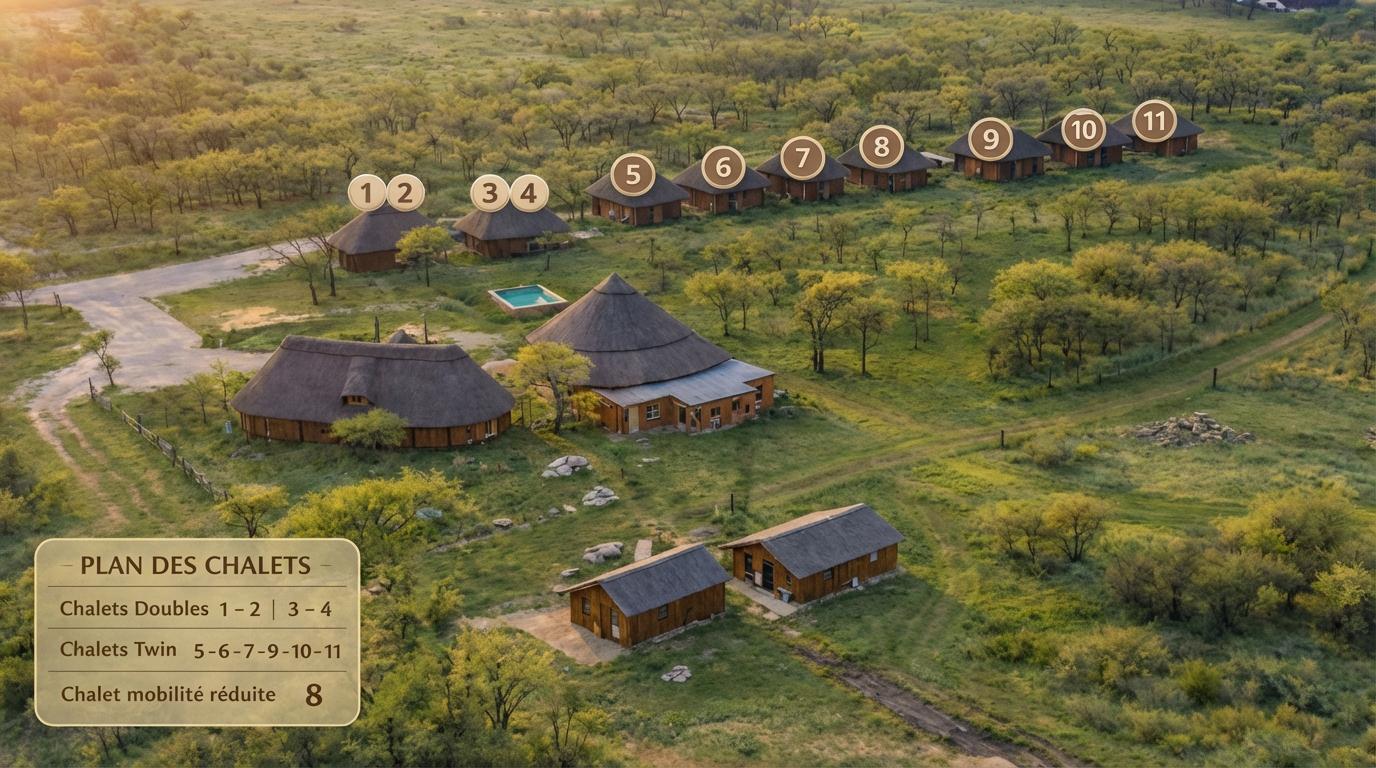This screenshot has width=1376, height=768.
Task: Select accessible chalet marker 8
Action: click(881, 147)
